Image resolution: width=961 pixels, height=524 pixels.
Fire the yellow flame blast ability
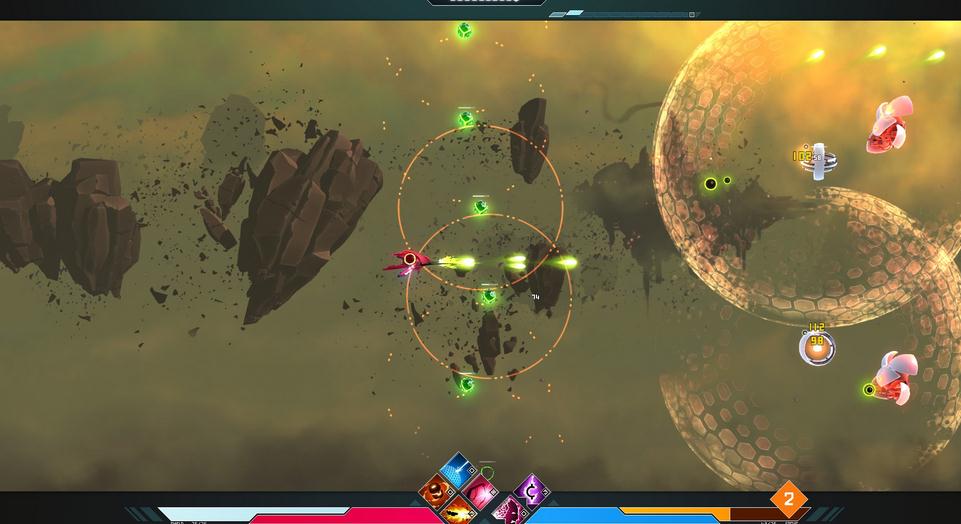(x=458, y=511)
